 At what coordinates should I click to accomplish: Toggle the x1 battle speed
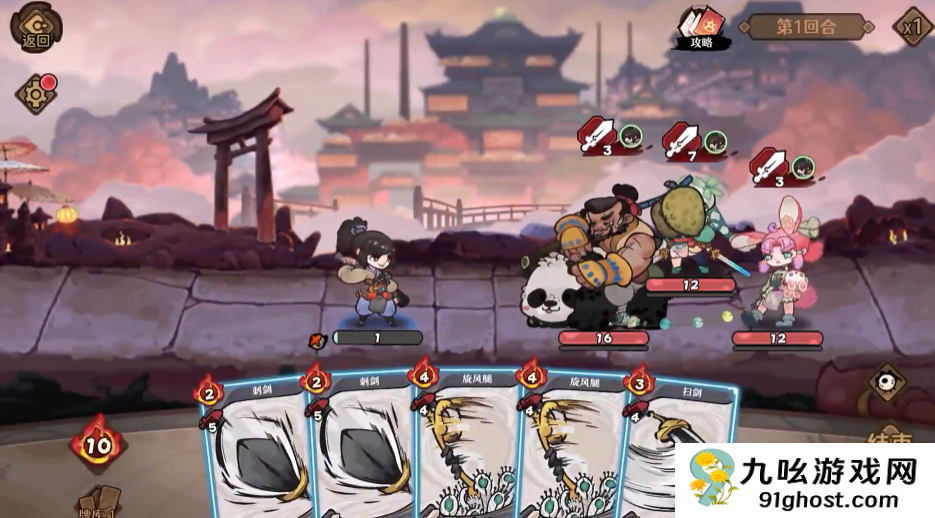pos(911,27)
